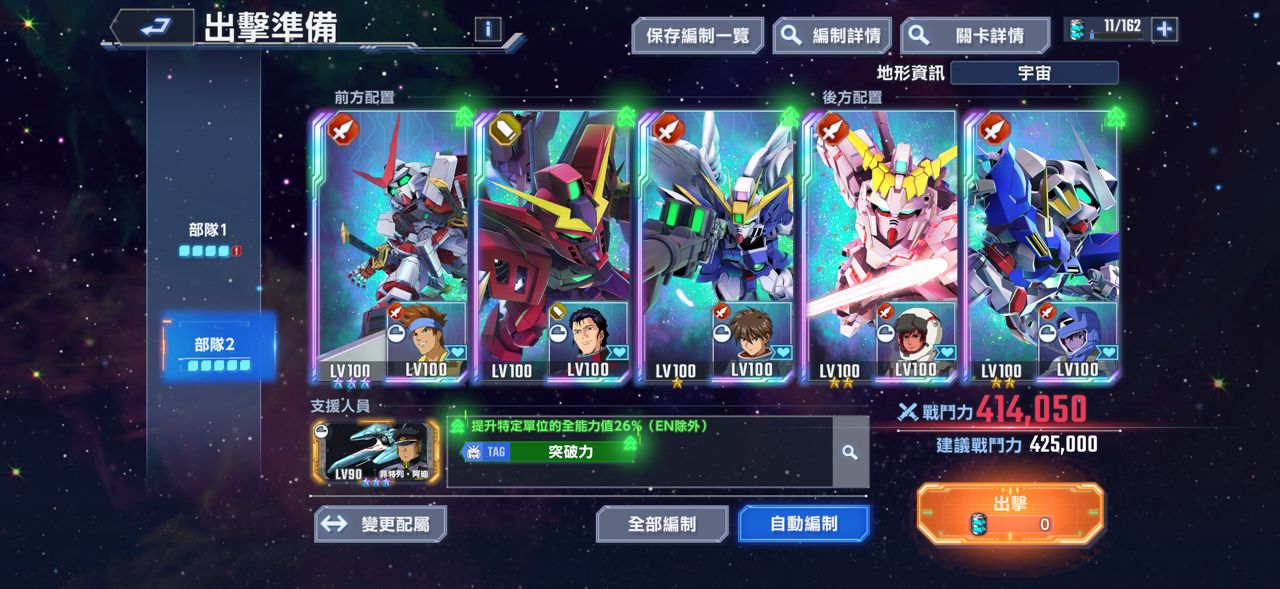Activate 自動編制 auto formation
Screen dimensions: 1280x589
(x=803, y=524)
